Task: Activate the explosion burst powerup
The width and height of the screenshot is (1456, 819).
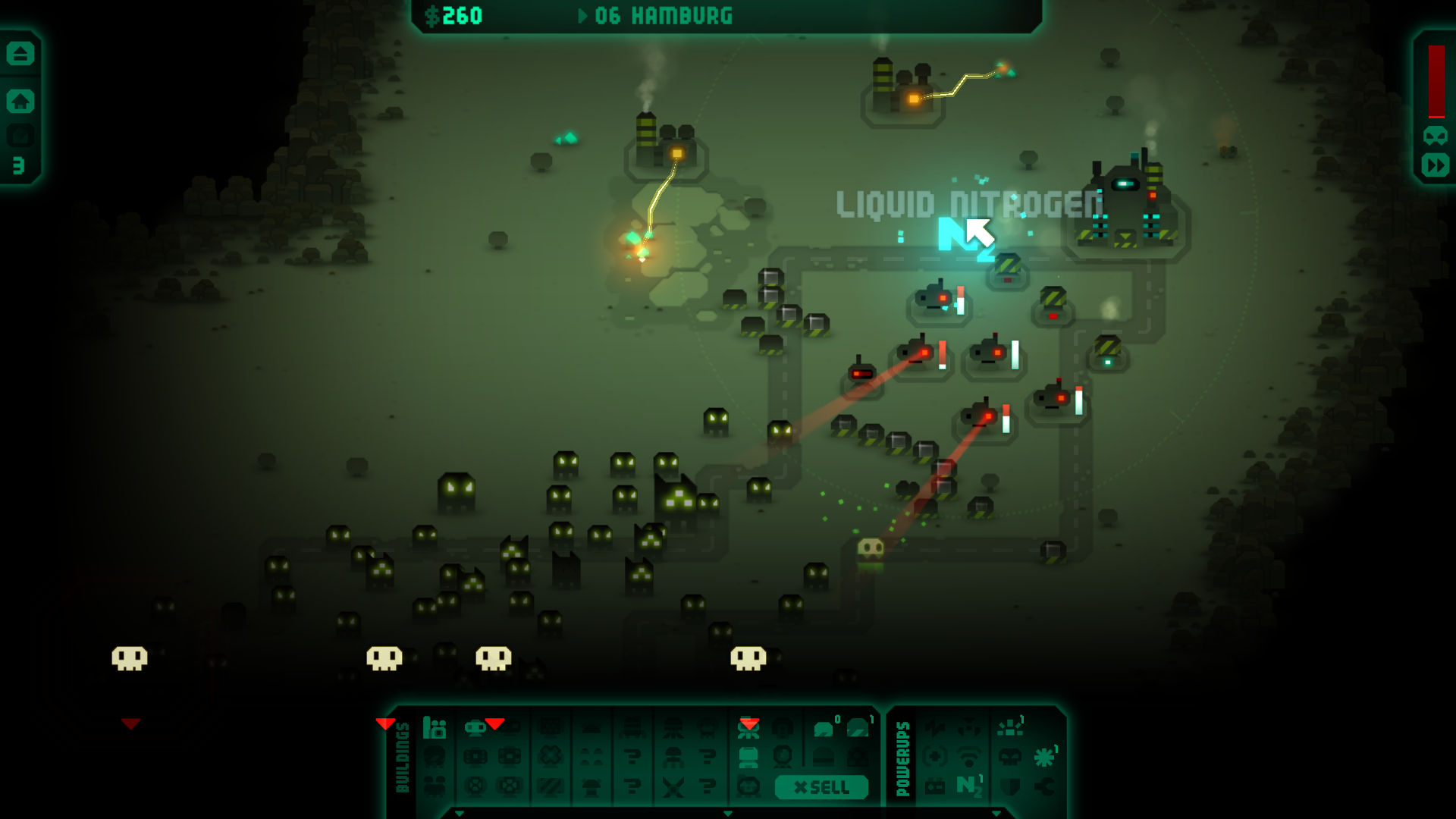Action: (1010, 728)
